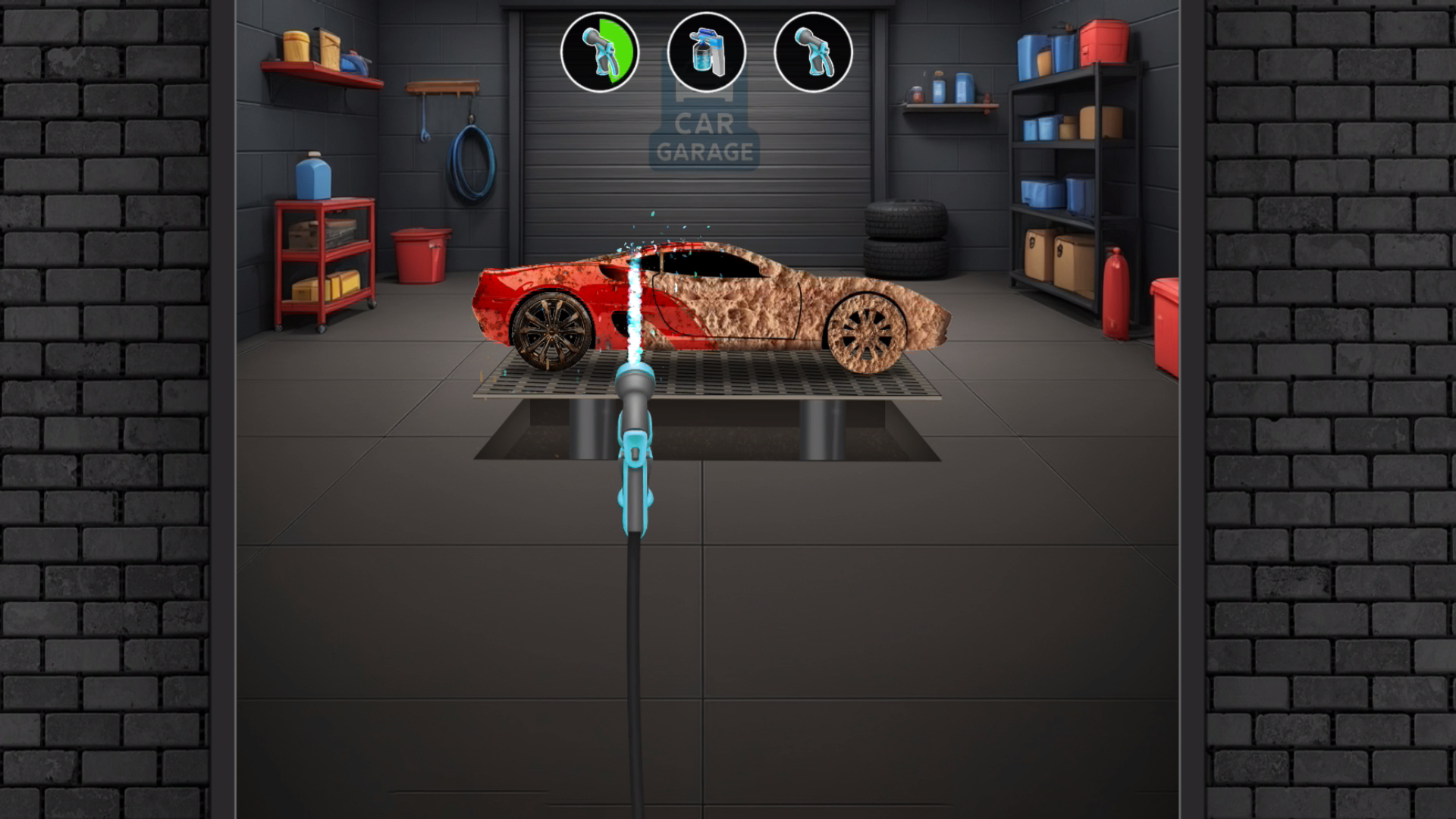The width and height of the screenshot is (1456, 819).
Task: Choose the foam sprayer bottle tool
Action: [x=706, y=52]
